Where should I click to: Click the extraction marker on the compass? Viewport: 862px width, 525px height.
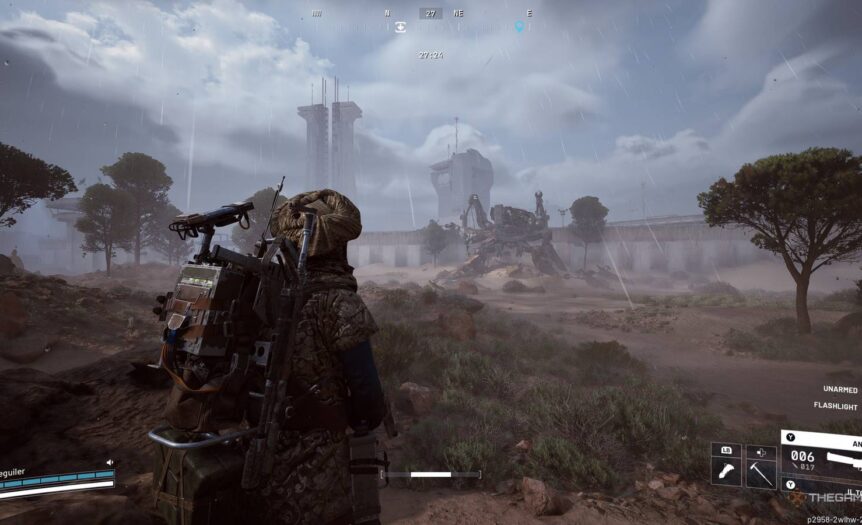pos(400,28)
